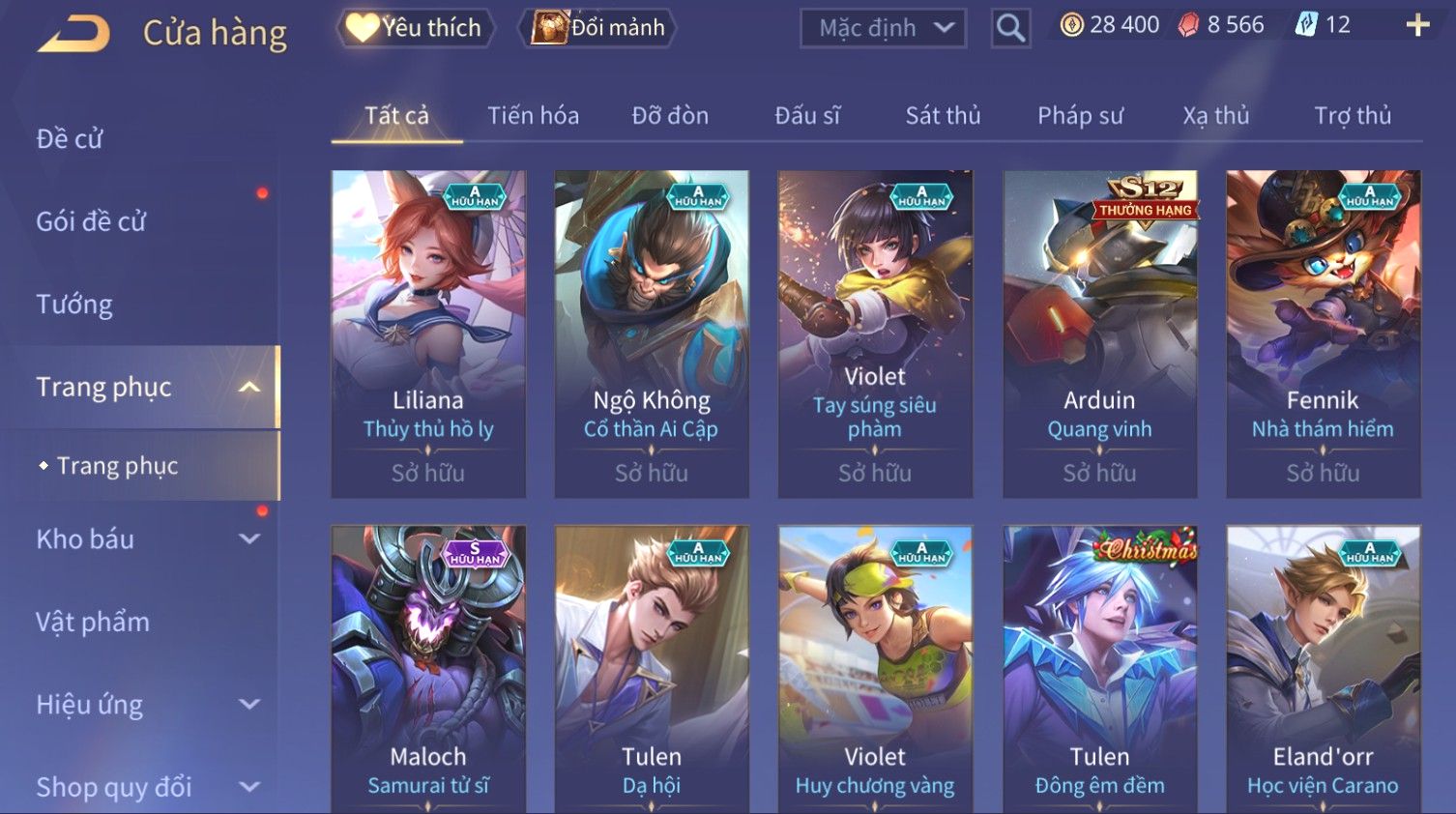Select Liliana Thủy thủ hồ ly skin

point(428,334)
